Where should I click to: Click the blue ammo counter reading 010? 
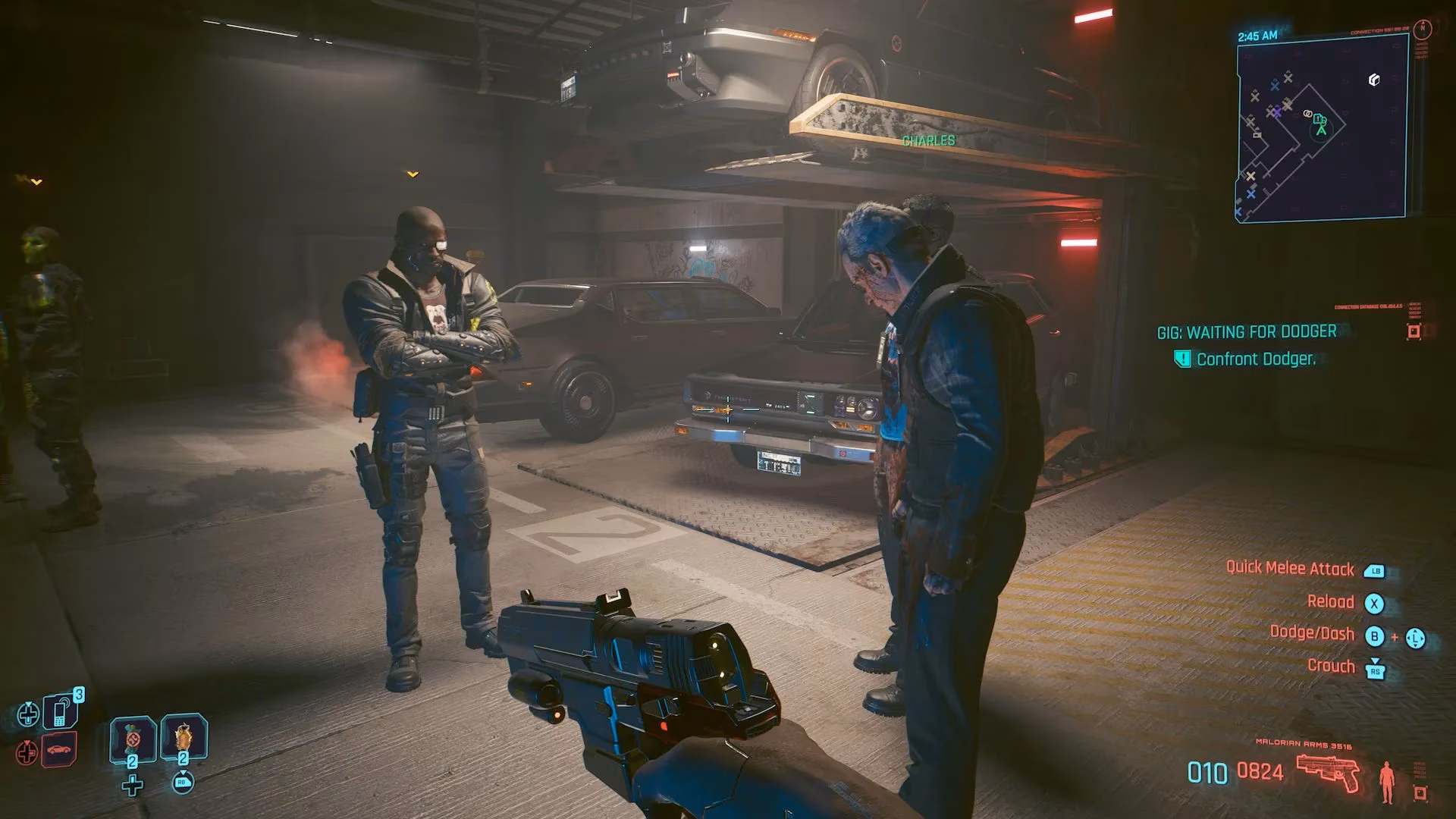pos(1207,772)
